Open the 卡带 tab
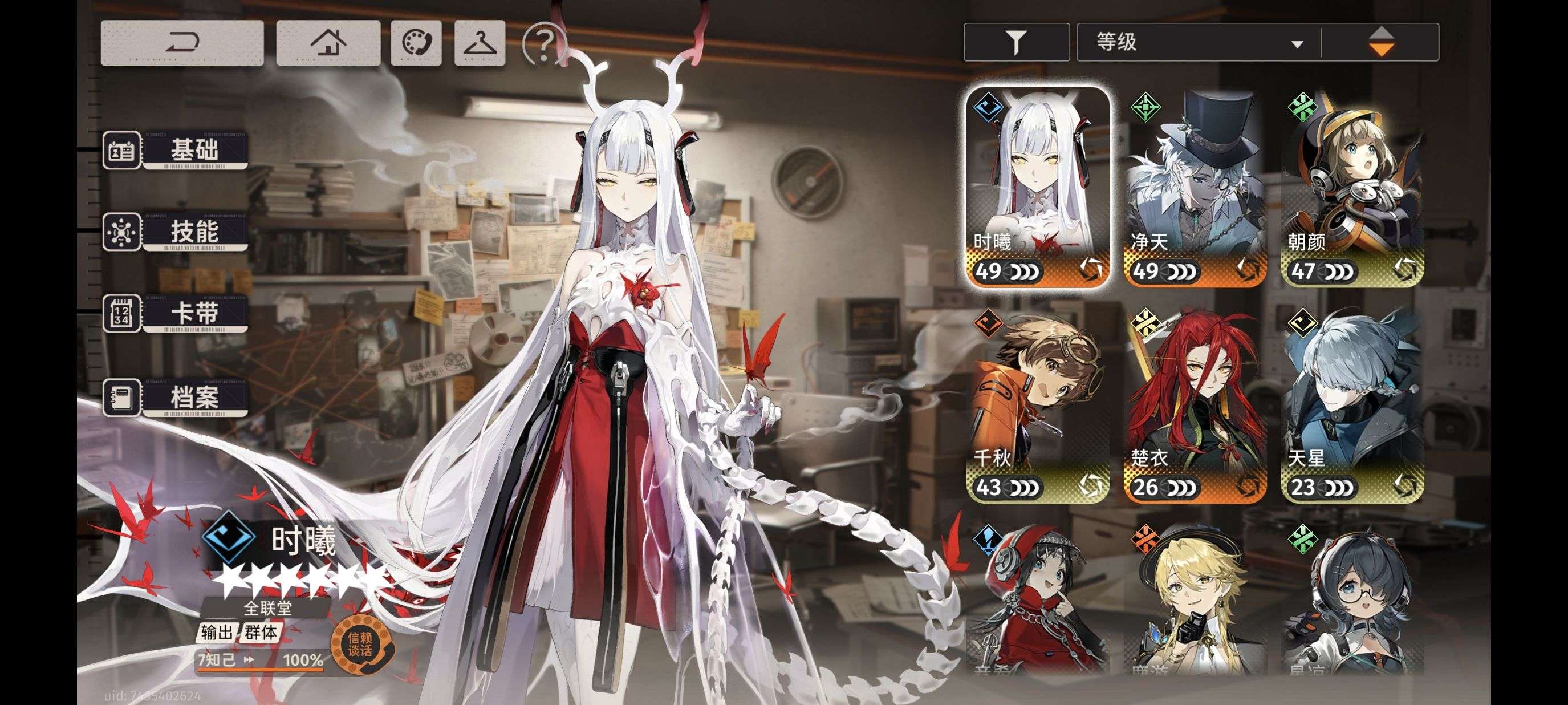Viewport: 1568px width, 705px height. (176, 314)
